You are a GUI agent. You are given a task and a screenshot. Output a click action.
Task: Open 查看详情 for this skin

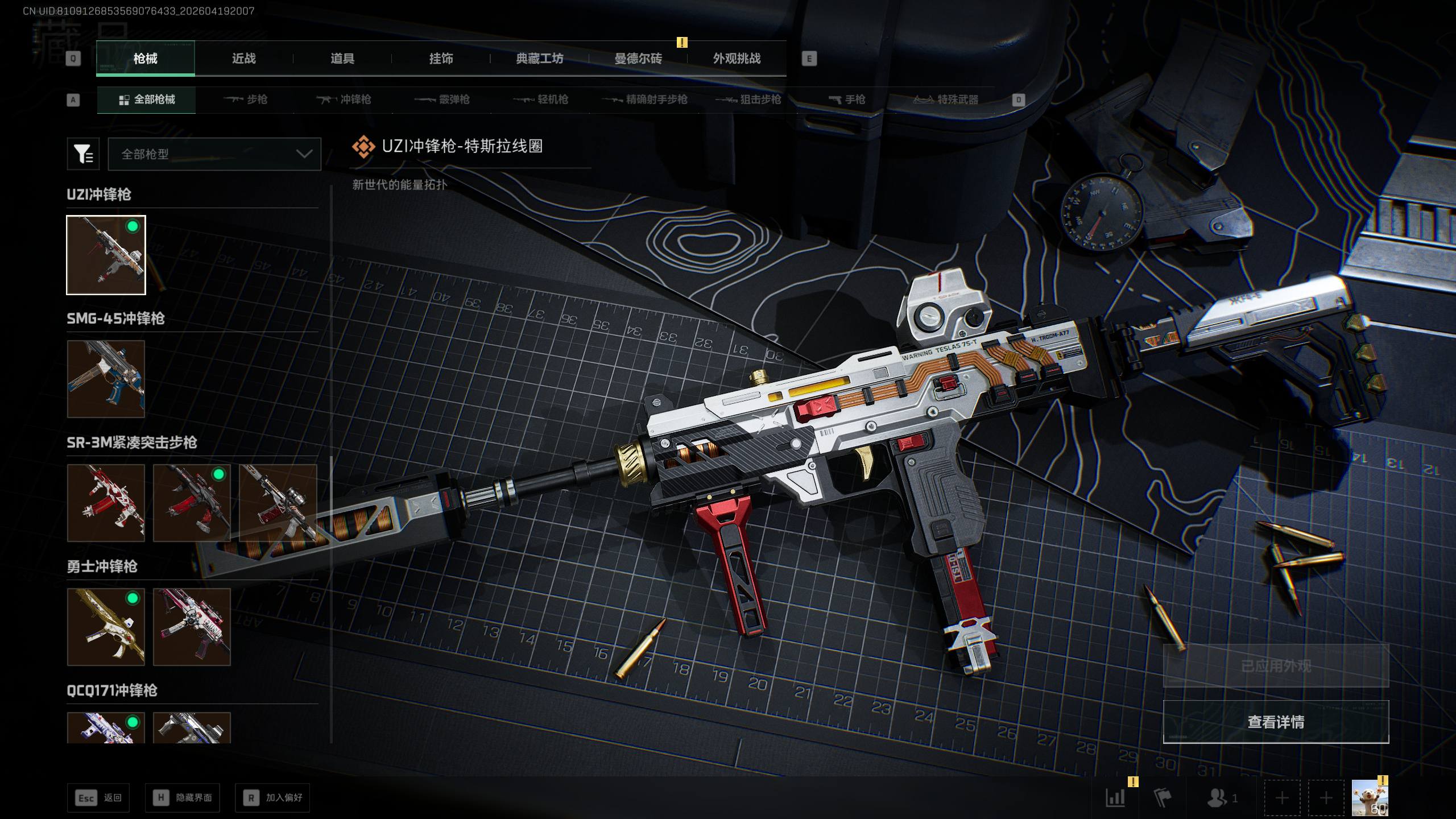coord(1276,722)
